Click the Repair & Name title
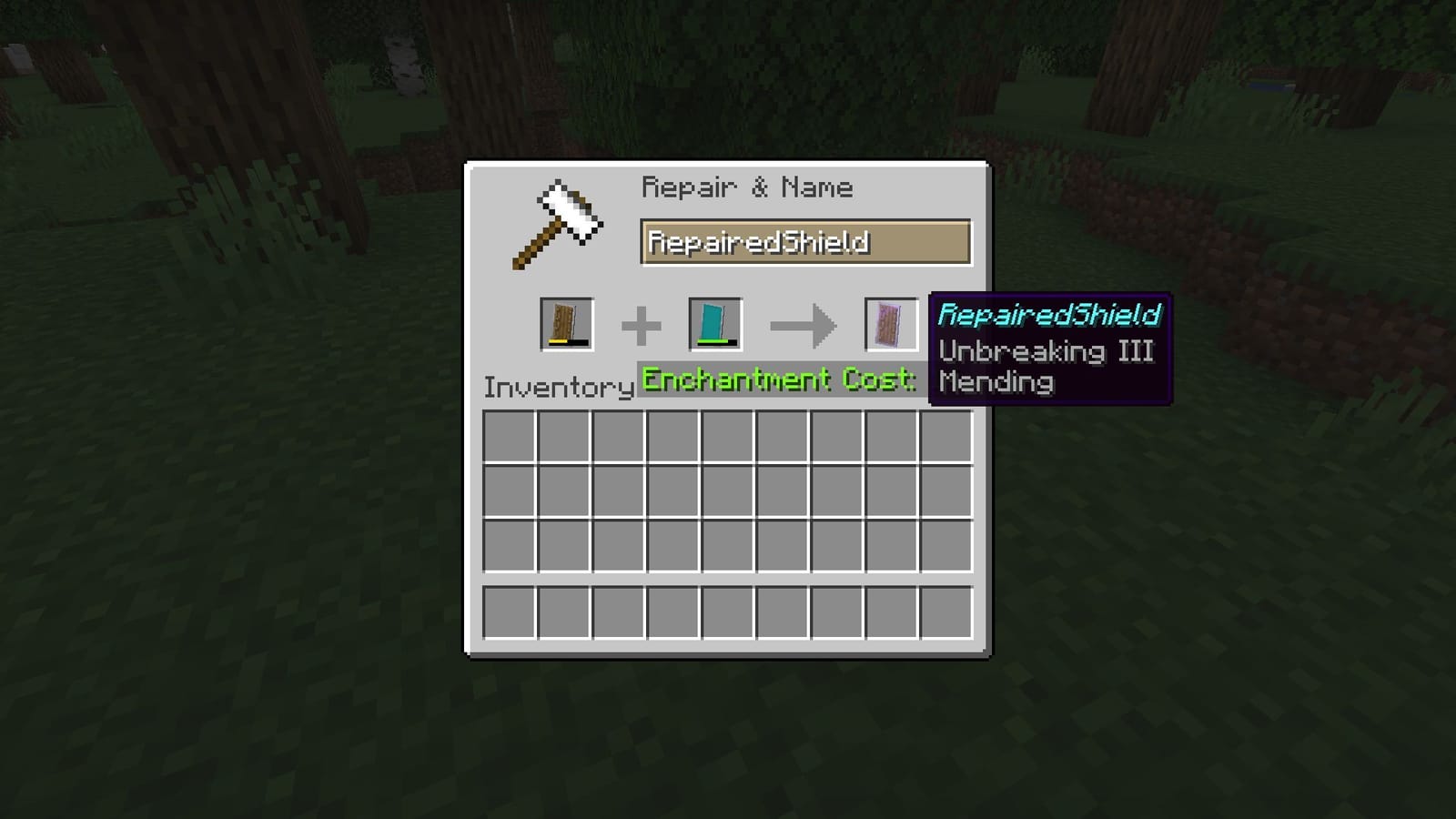Image resolution: width=1456 pixels, height=819 pixels. 747,187
